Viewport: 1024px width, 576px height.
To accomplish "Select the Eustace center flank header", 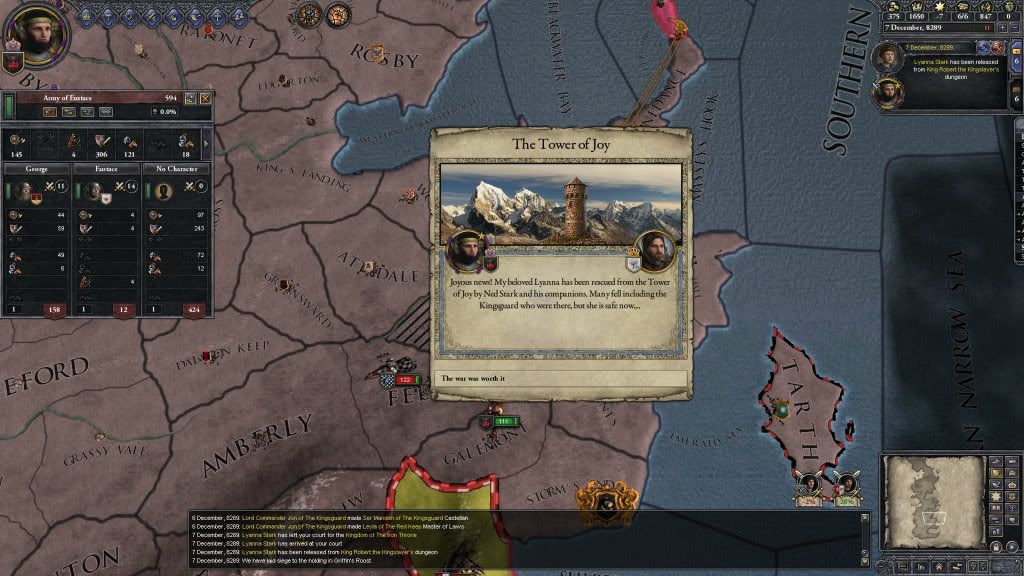I will (x=107, y=171).
